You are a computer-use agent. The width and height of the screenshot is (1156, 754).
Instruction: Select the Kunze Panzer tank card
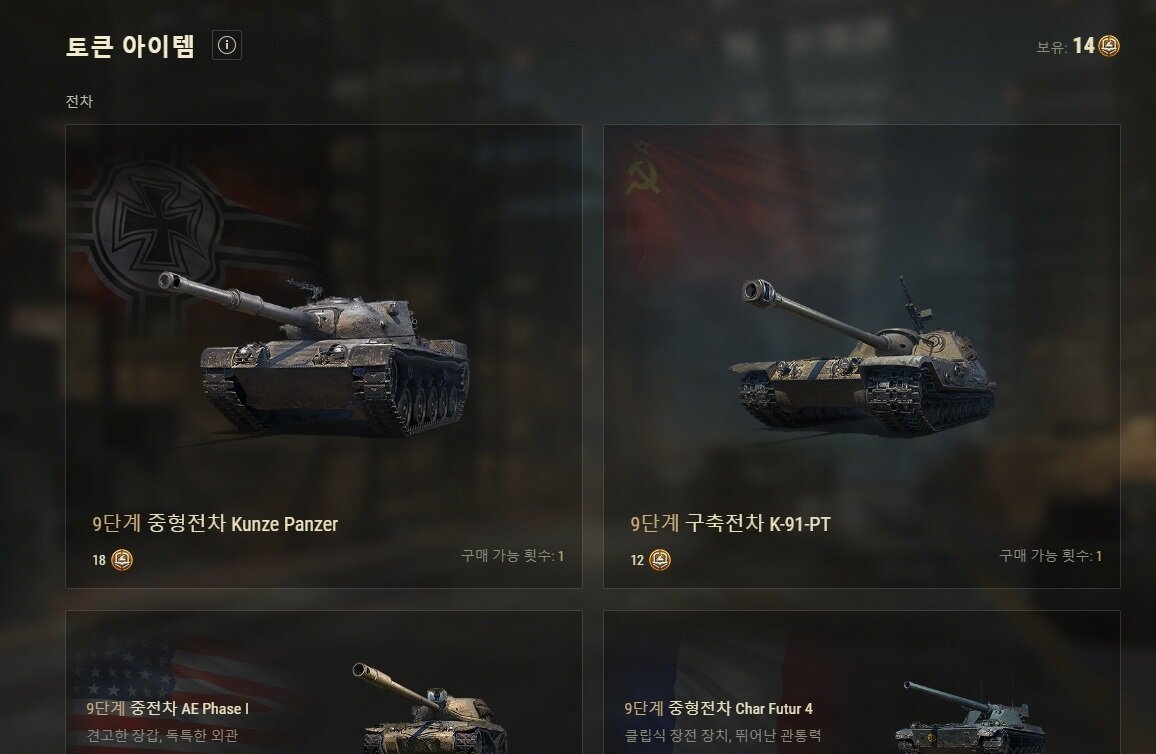click(x=324, y=356)
